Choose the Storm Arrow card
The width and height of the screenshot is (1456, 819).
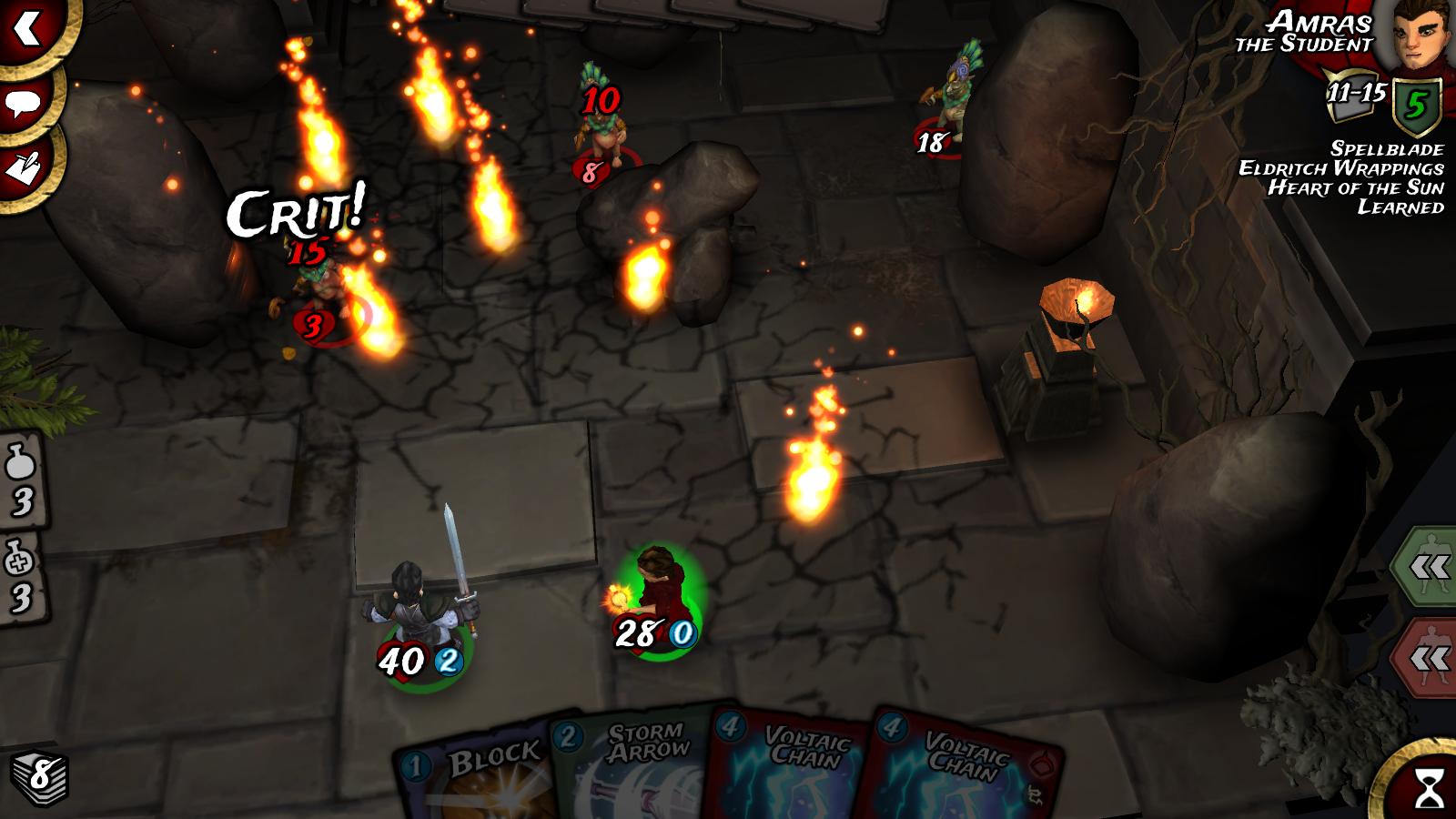(x=637, y=764)
